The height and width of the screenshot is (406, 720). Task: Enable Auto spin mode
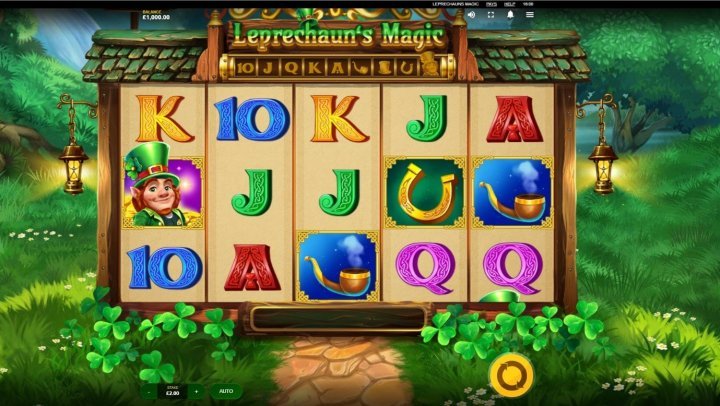pyautogui.click(x=226, y=391)
